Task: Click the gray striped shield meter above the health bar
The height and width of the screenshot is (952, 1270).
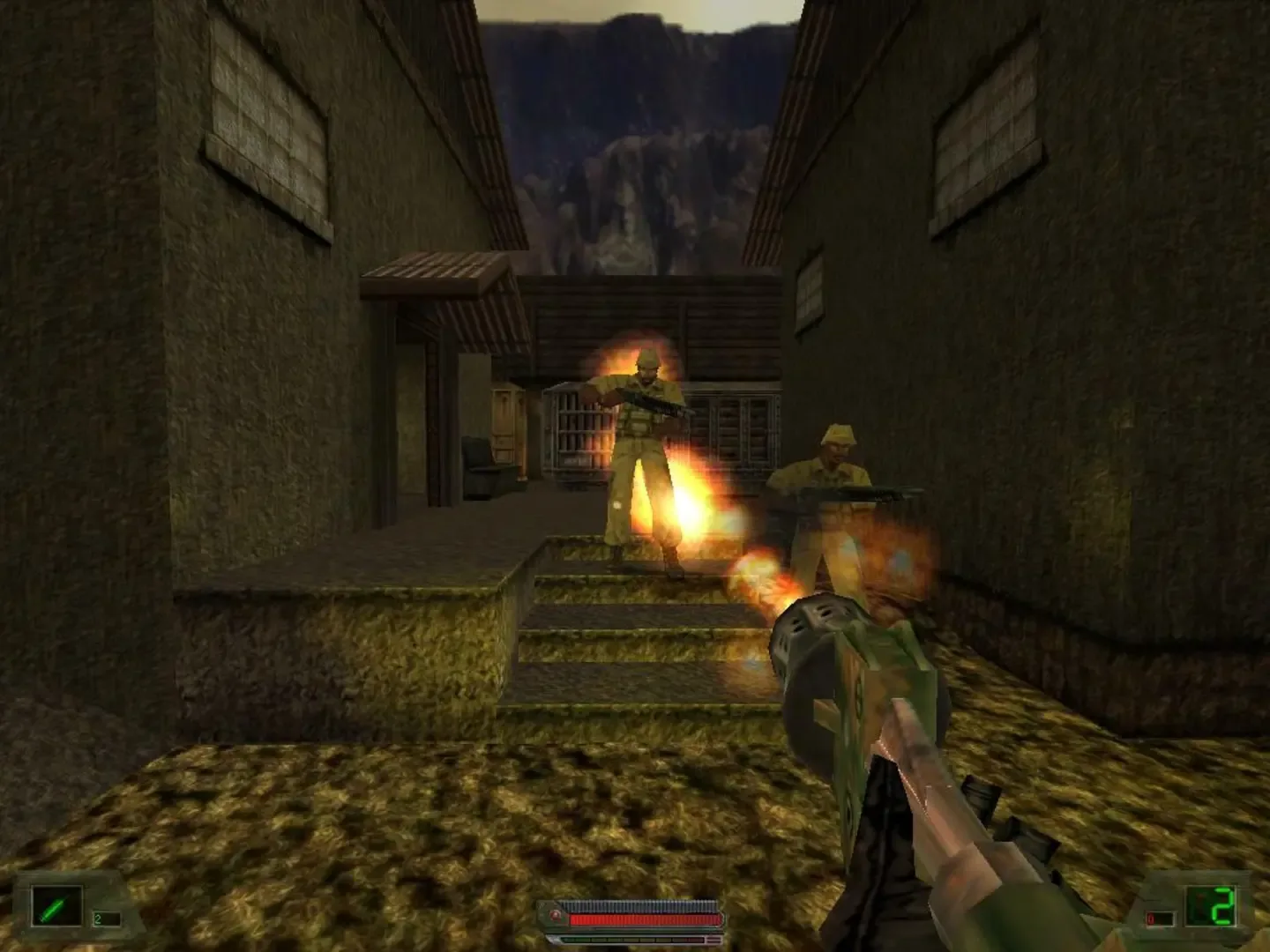Action: click(644, 904)
